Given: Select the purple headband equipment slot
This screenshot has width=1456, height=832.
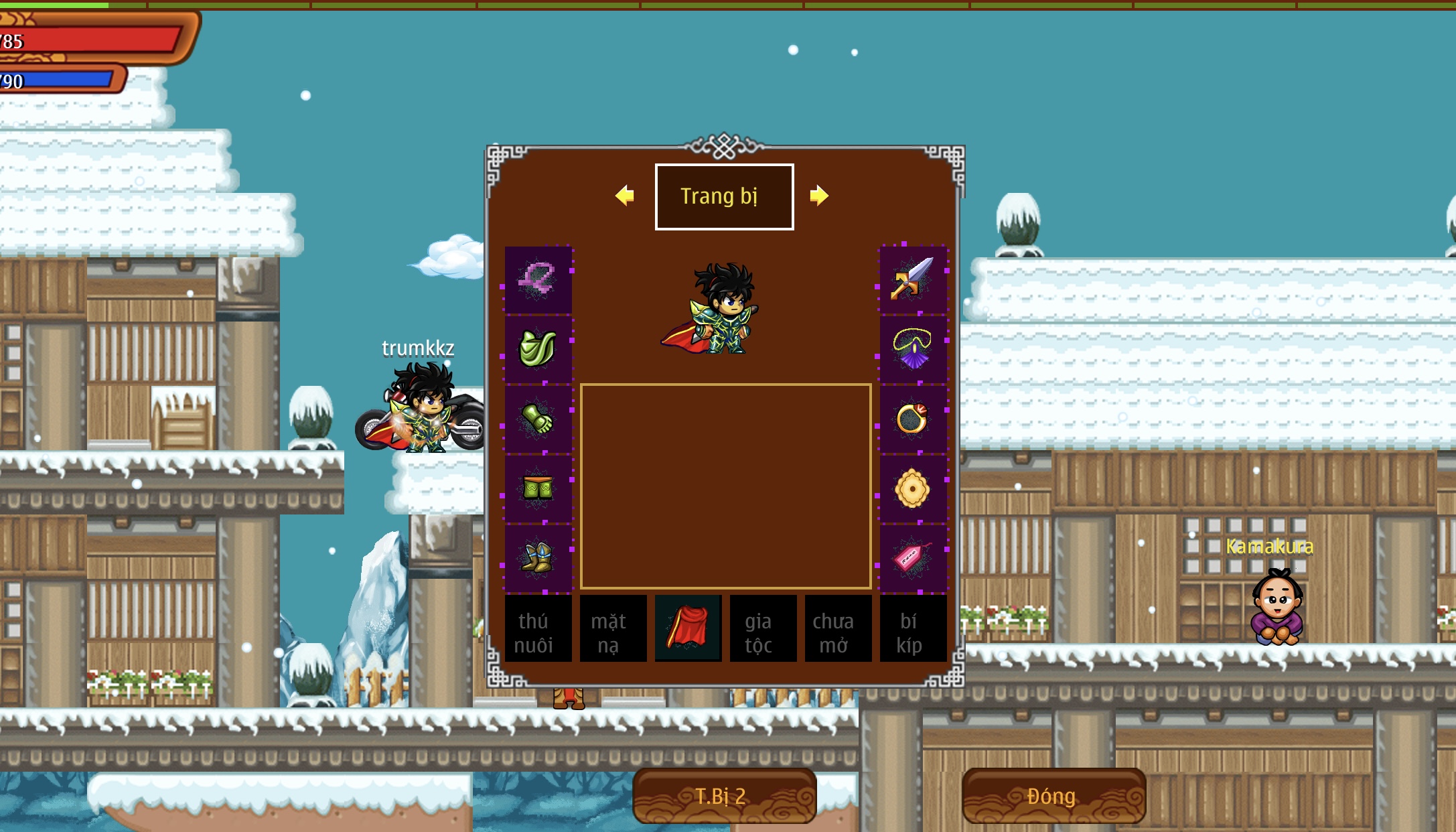Looking at the screenshot, I should [x=538, y=279].
